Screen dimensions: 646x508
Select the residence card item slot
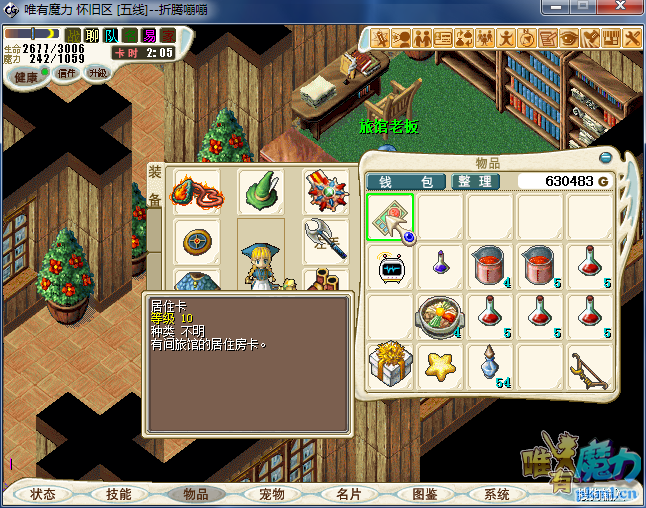pos(390,217)
